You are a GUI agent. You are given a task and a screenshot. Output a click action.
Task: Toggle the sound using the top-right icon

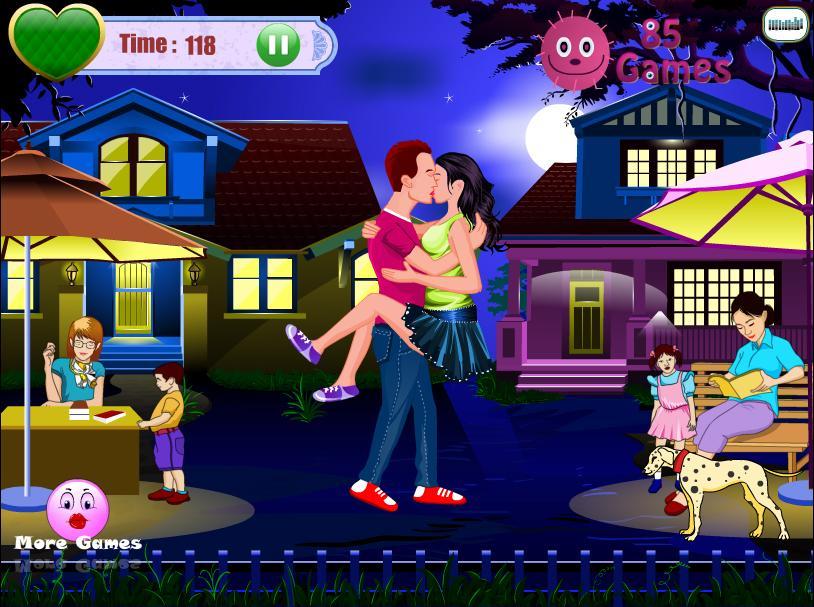(x=785, y=24)
